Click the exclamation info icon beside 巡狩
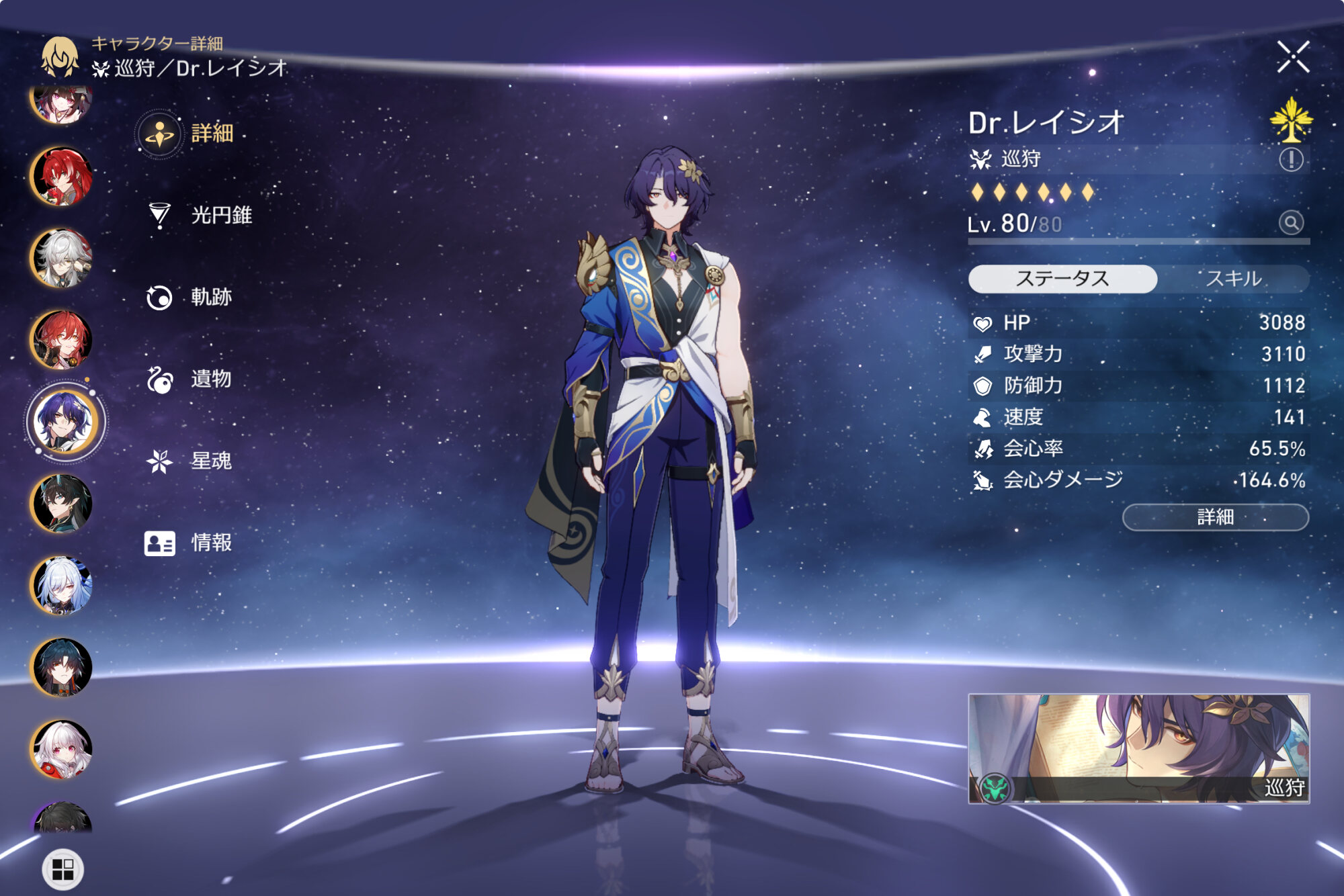Viewport: 1344px width, 896px height. pyautogui.click(x=1291, y=160)
